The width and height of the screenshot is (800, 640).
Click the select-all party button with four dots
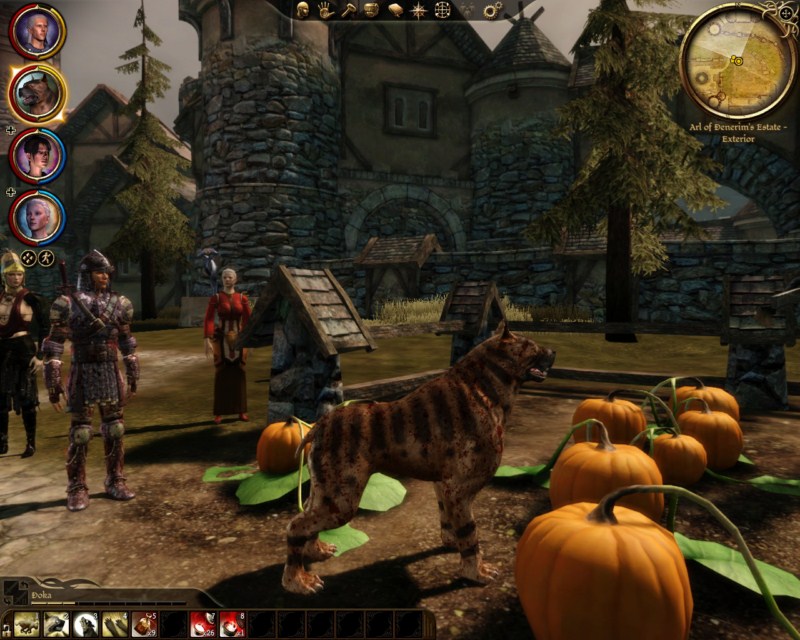coord(28,257)
